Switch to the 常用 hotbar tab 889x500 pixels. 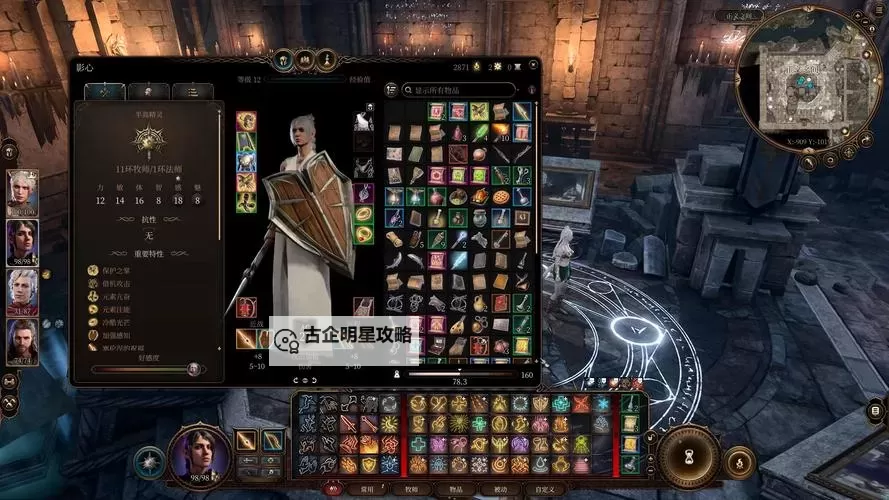(365, 489)
